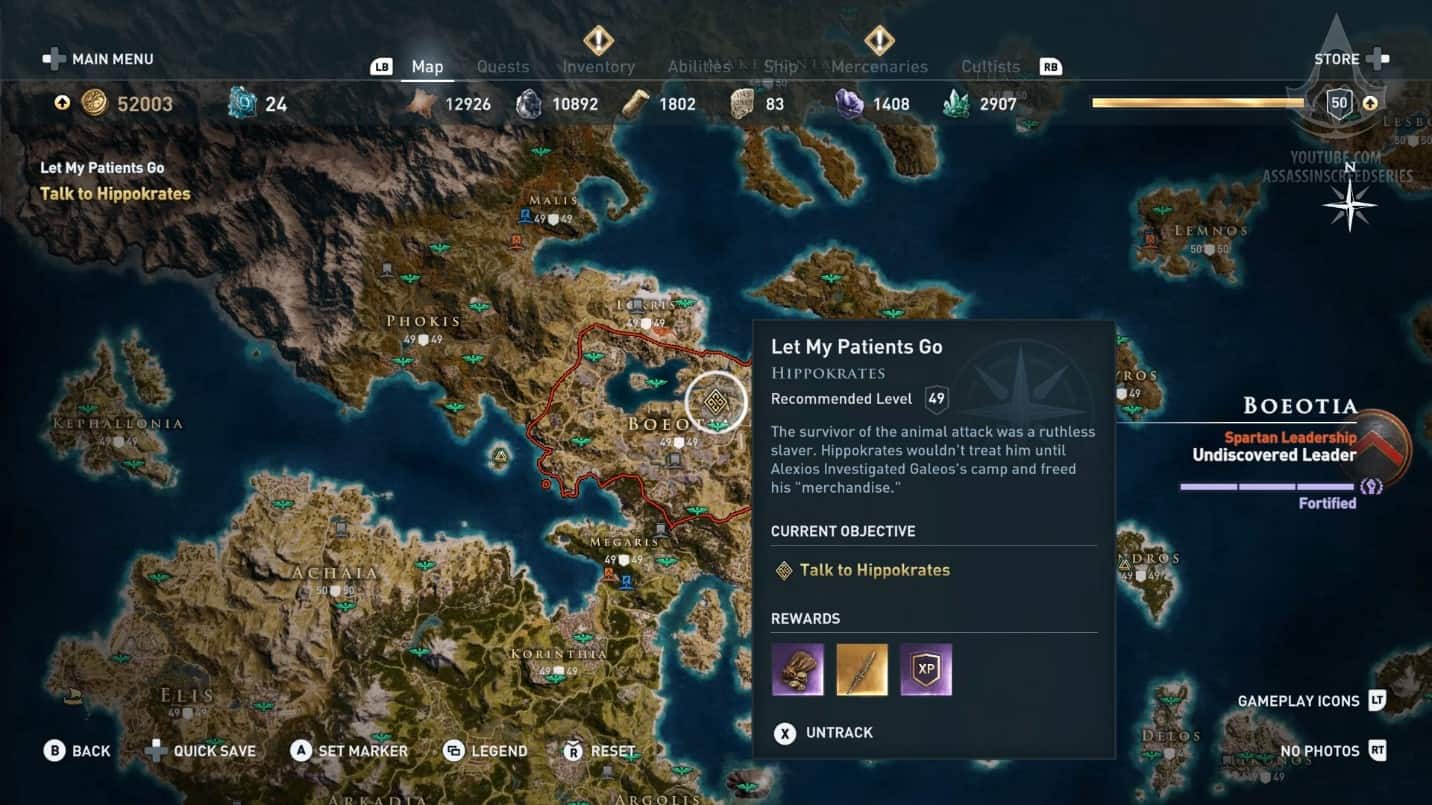Go to the Ship tab
The width and height of the screenshot is (1432, 805).
(x=781, y=67)
